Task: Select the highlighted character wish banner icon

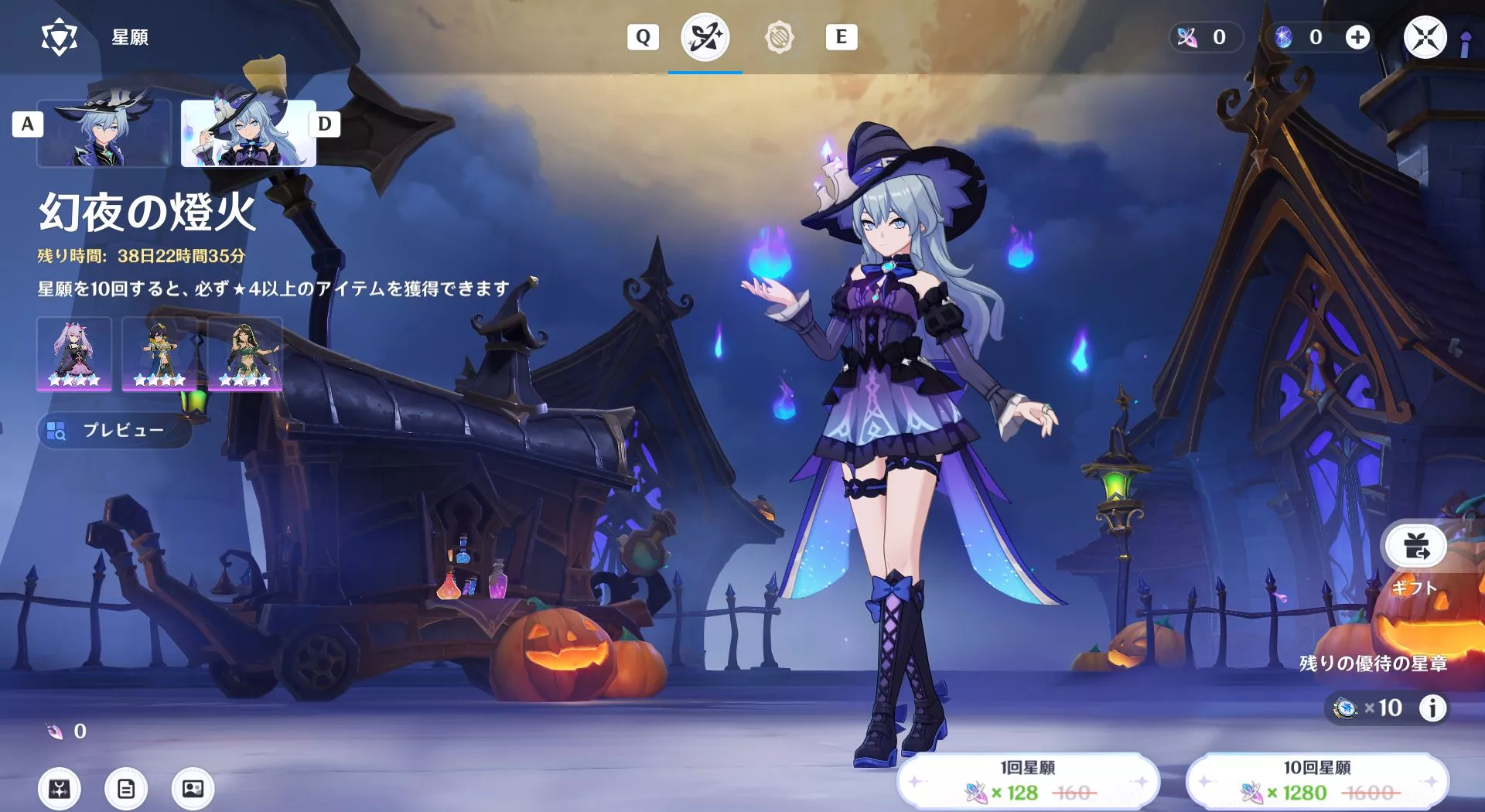Action: pyautogui.click(x=705, y=38)
